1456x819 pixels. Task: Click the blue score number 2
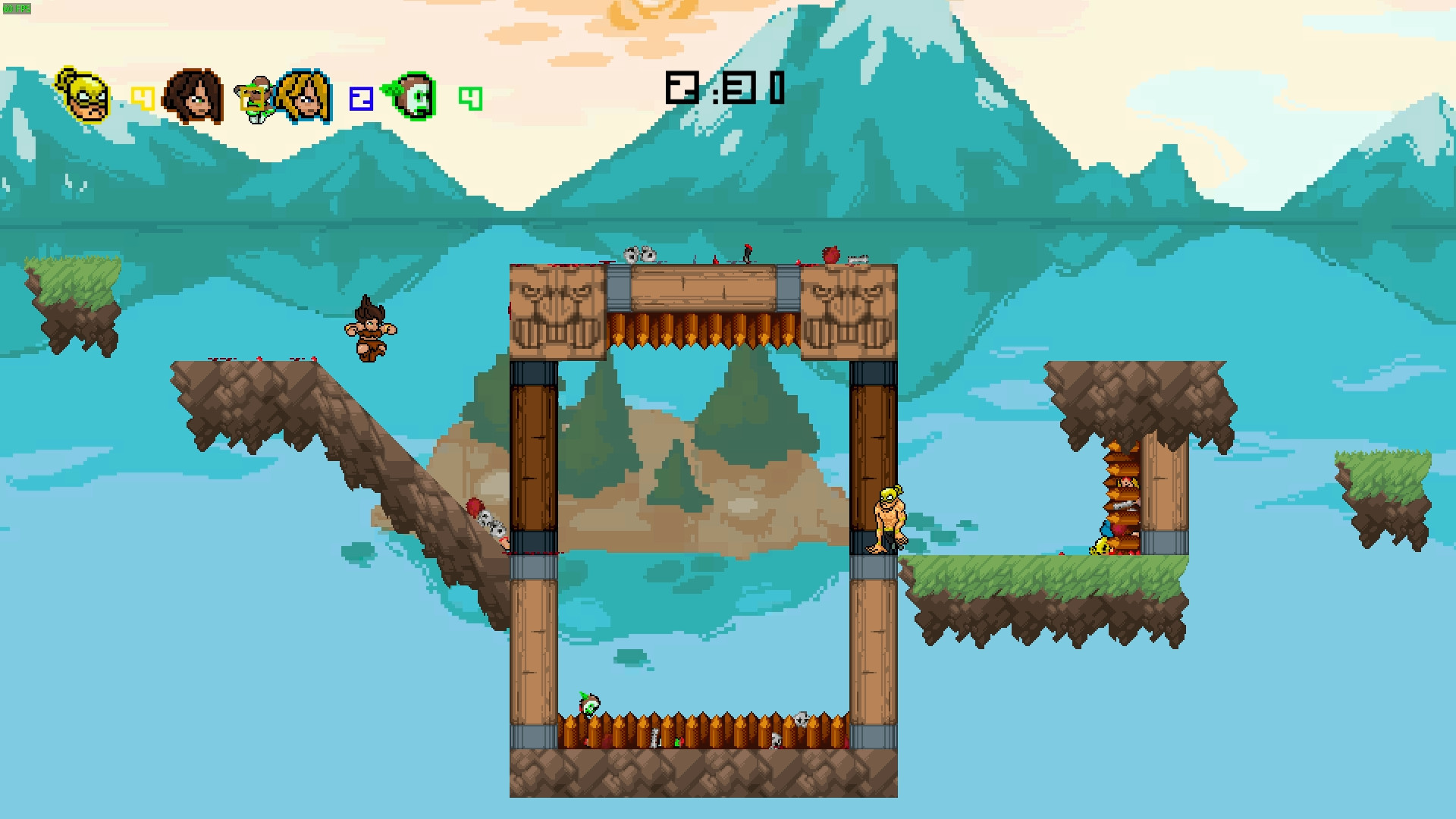(x=360, y=98)
